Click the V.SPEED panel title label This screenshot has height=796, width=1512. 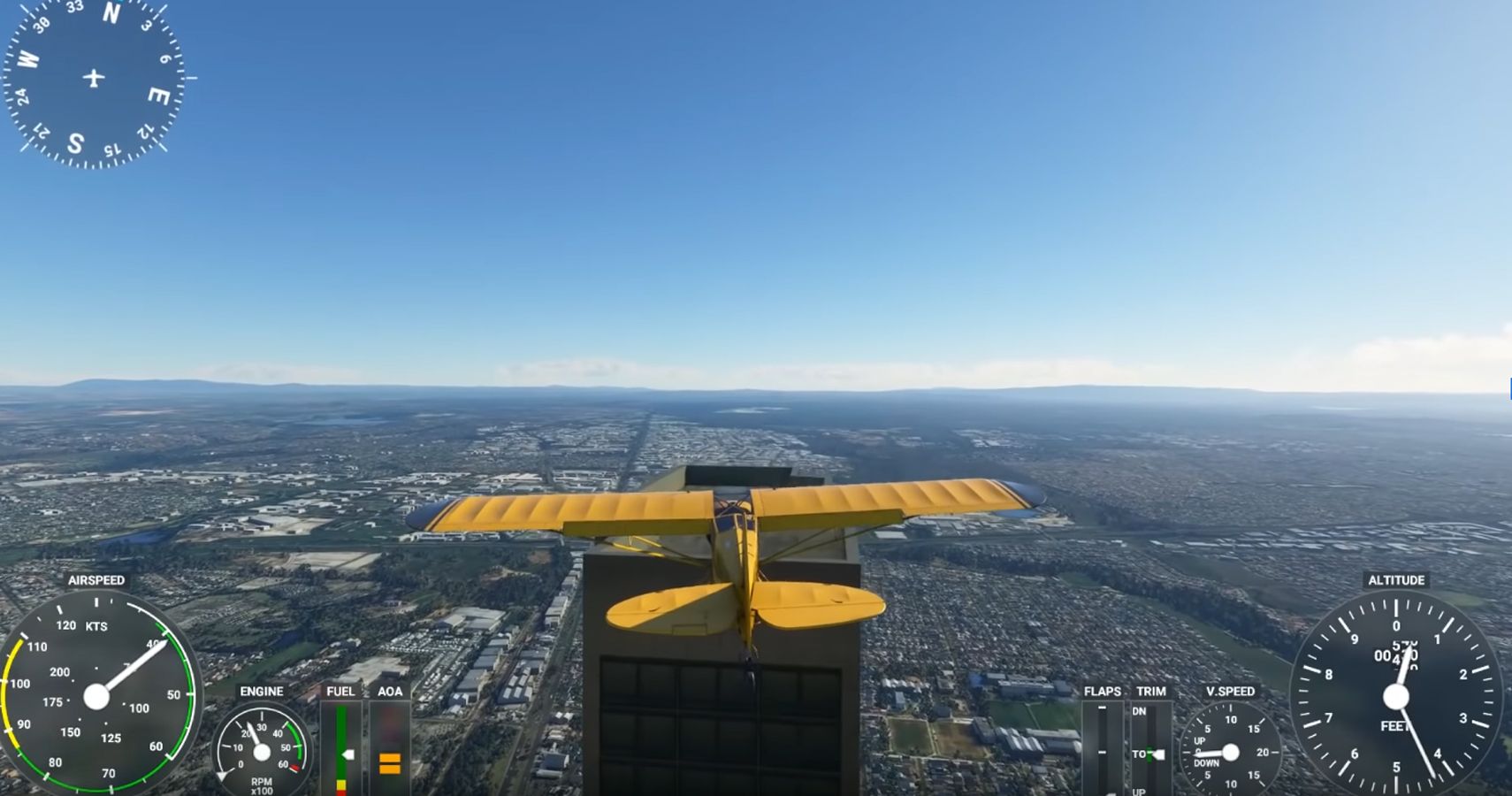click(1229, 693)
